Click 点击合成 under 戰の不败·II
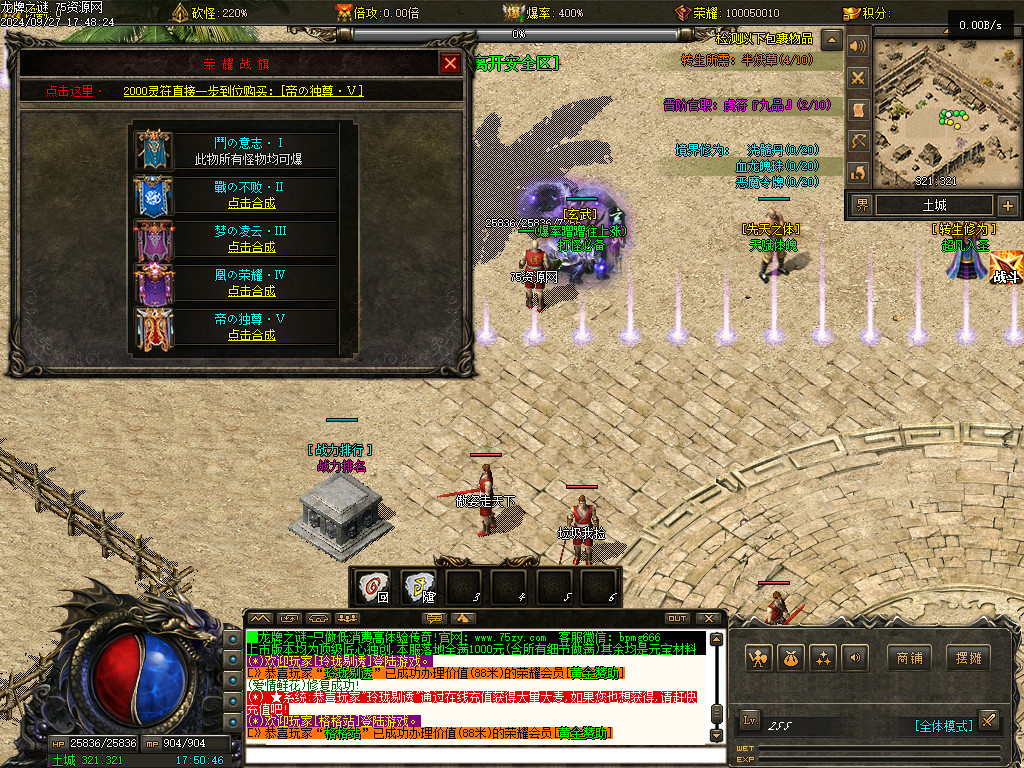 (251, 203)
